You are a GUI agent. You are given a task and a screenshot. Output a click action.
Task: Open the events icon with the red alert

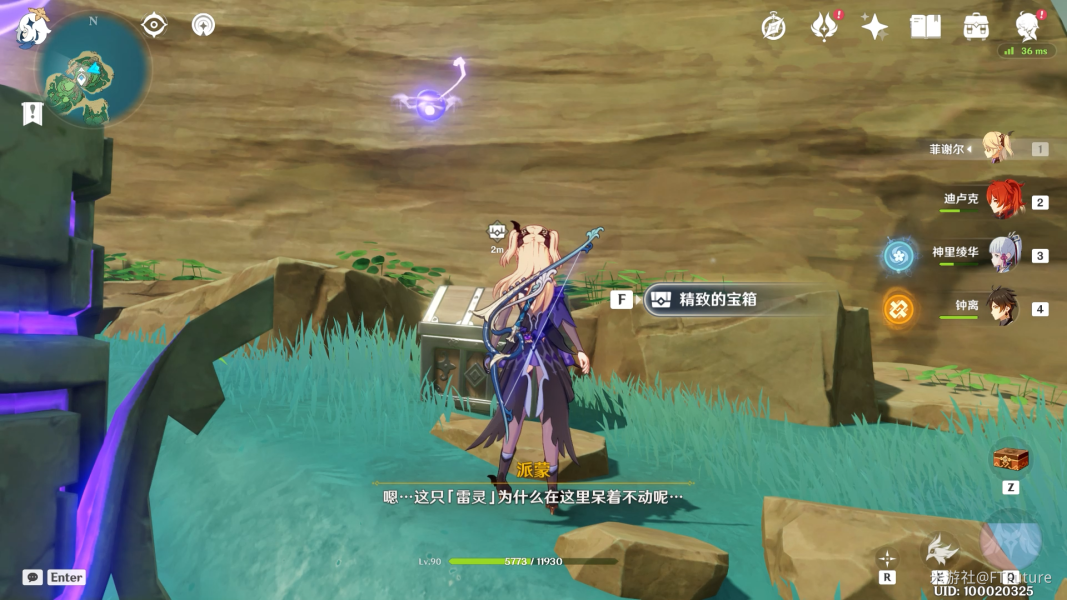pyautogui.click(x=824, y=27)
